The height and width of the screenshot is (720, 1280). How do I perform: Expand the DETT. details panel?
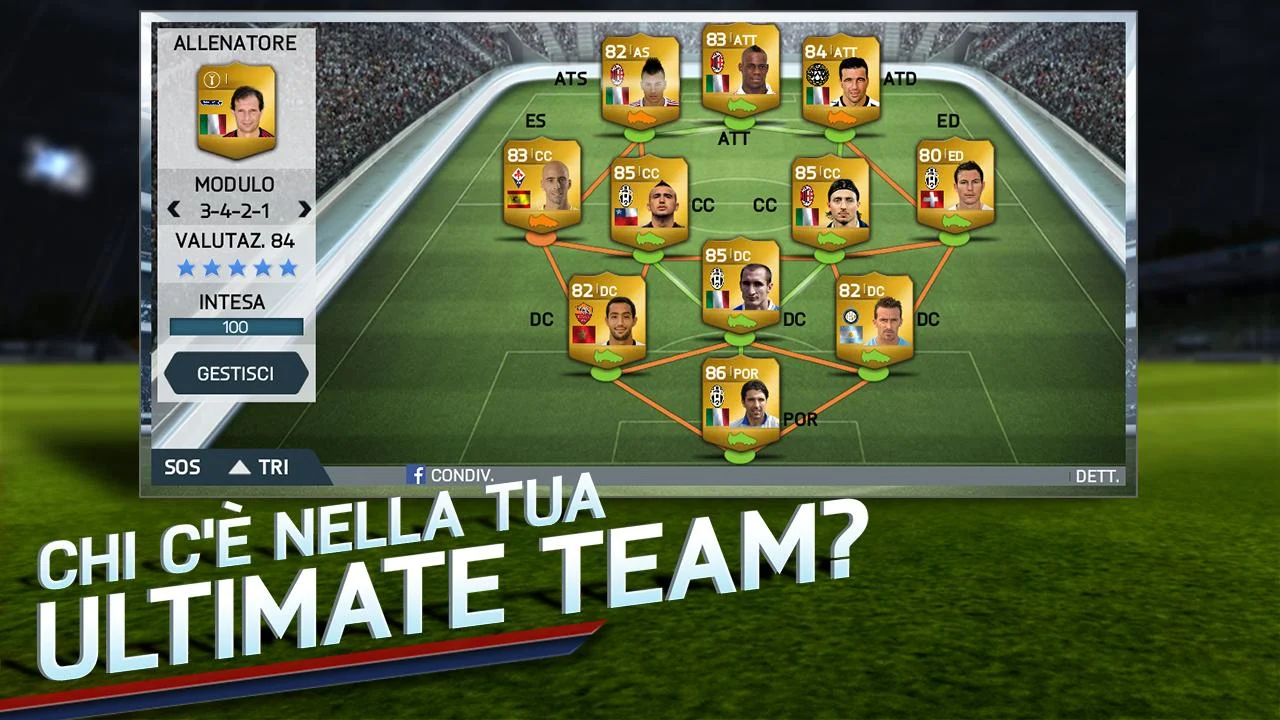click(x=1097, y=477)
